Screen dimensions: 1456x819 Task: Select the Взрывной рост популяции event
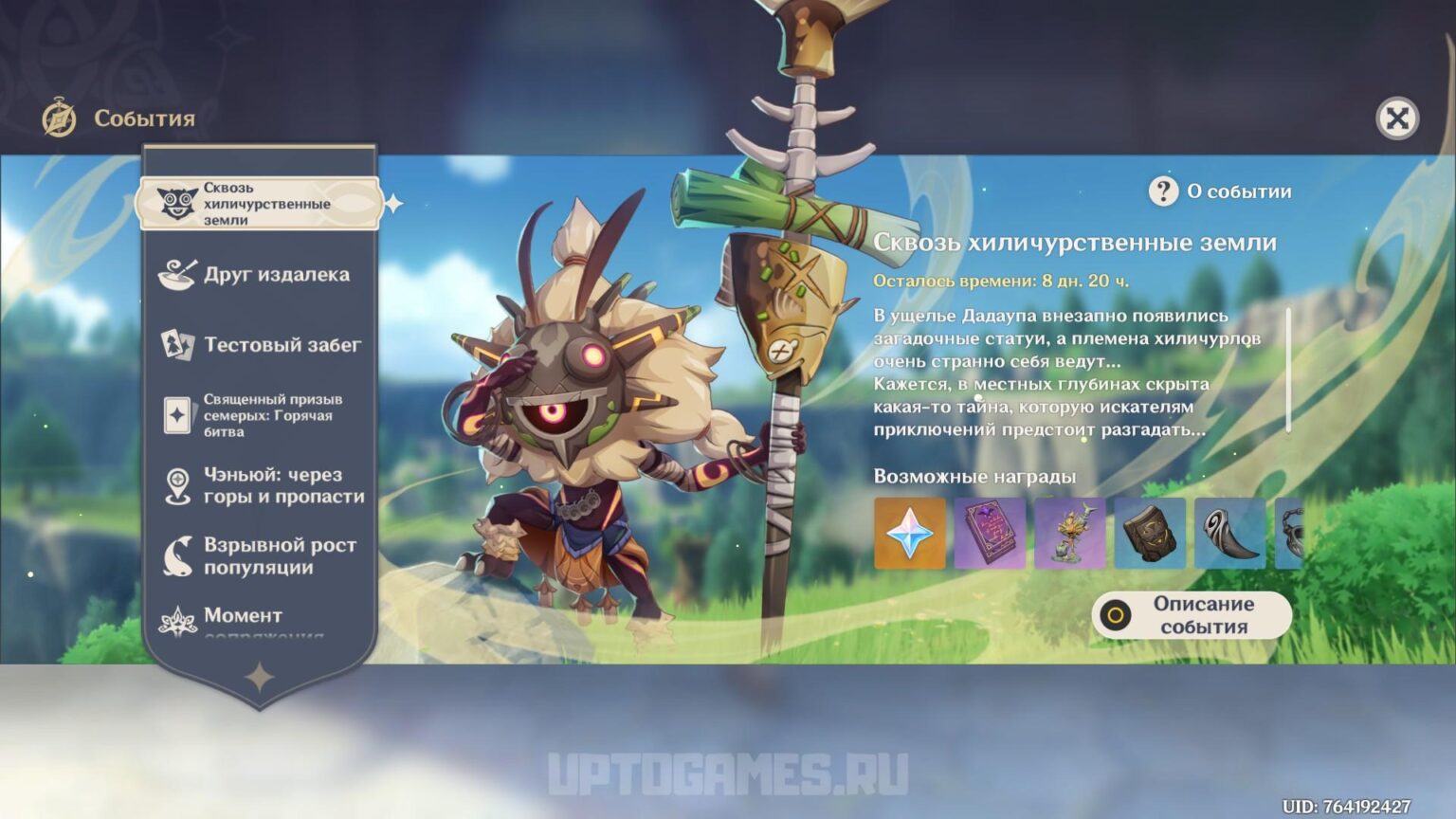pyautogui.click(x=259, y=556)
